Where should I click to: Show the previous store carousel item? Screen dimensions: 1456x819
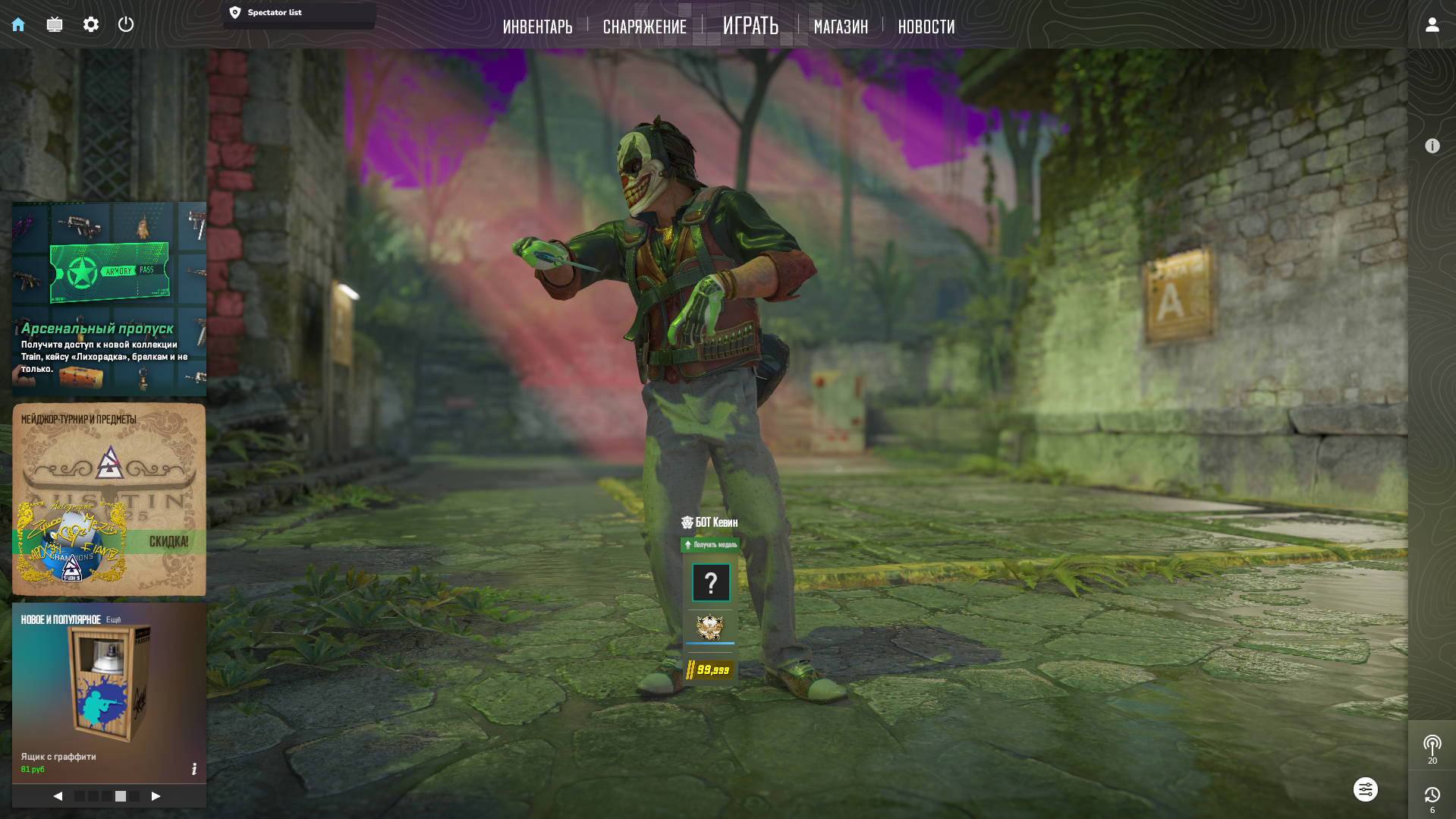coord(58,795)
